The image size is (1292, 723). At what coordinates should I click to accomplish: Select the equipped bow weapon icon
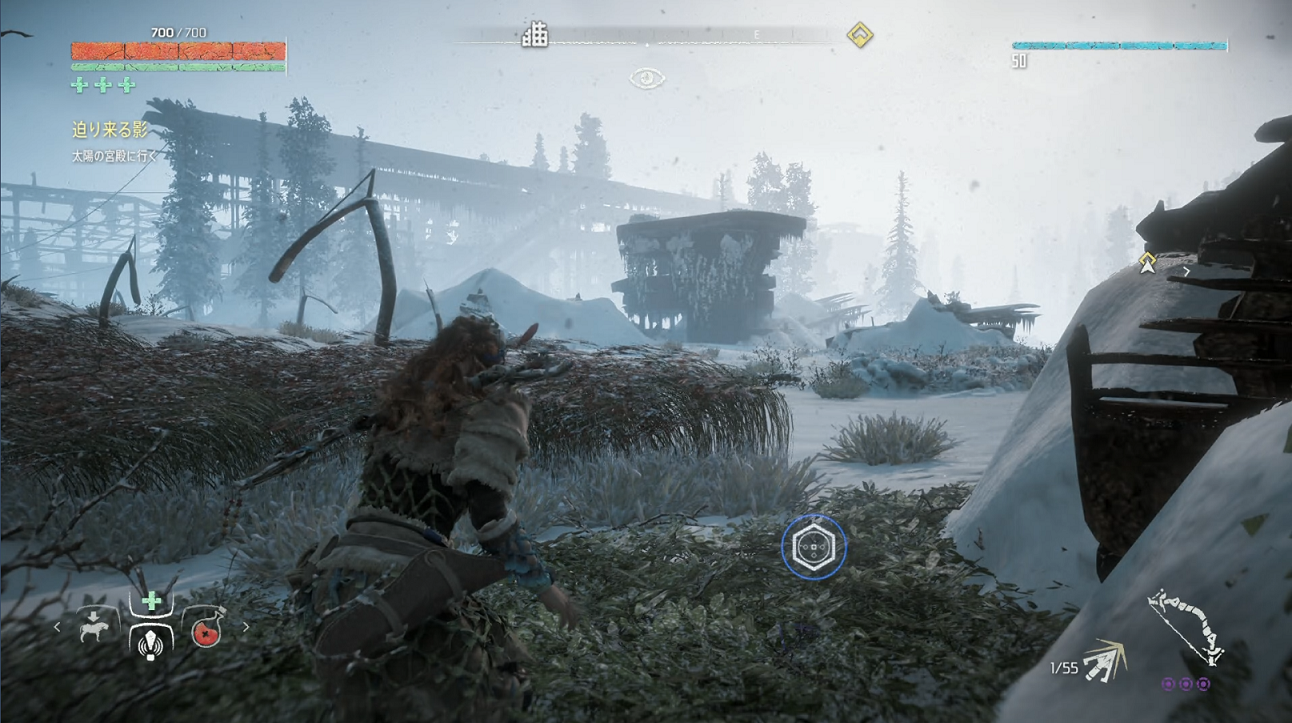(1186, 625)
